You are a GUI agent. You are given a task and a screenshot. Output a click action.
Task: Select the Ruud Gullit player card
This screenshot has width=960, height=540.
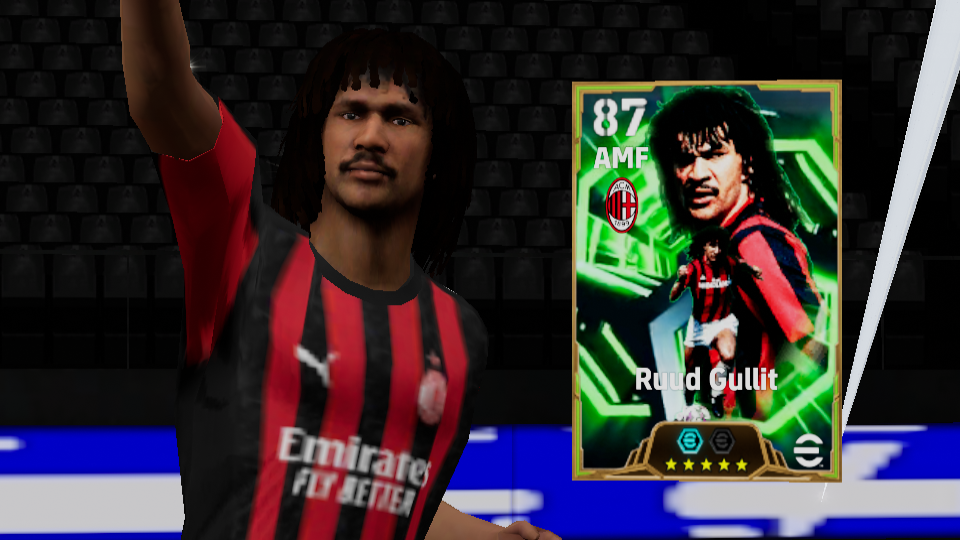706,280
